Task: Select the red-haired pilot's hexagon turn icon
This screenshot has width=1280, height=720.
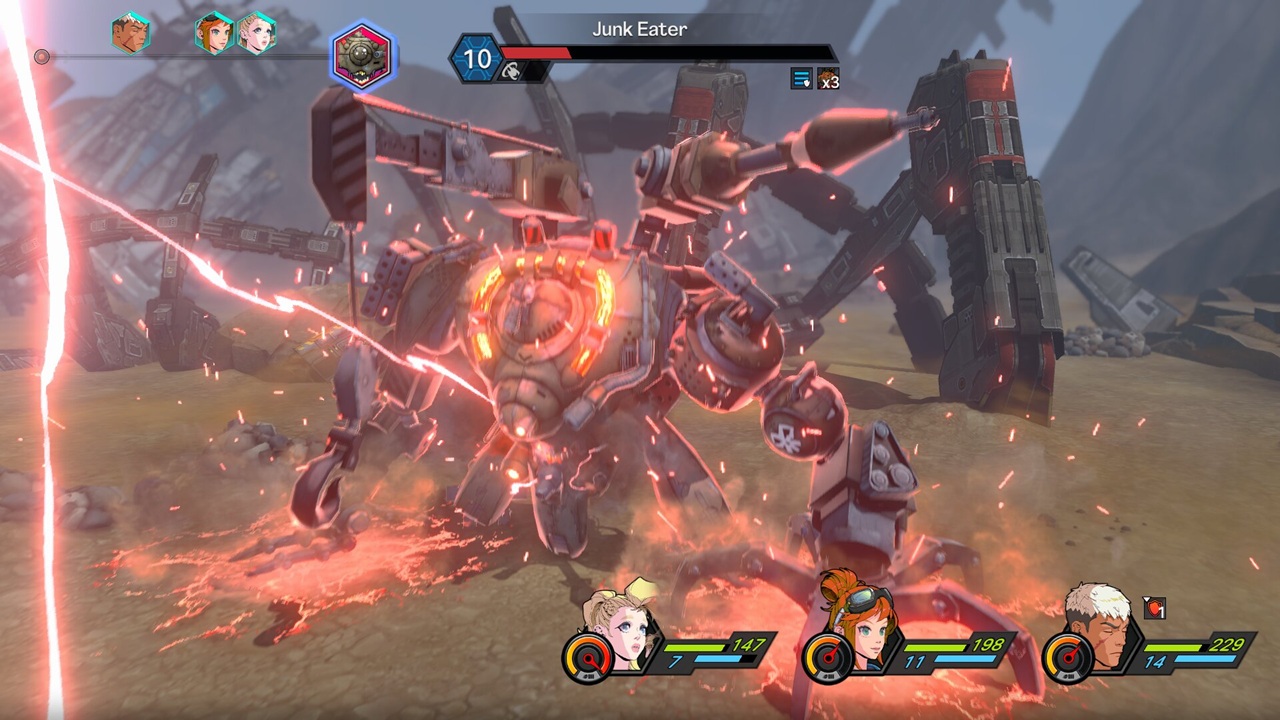Action: [215, 31]
